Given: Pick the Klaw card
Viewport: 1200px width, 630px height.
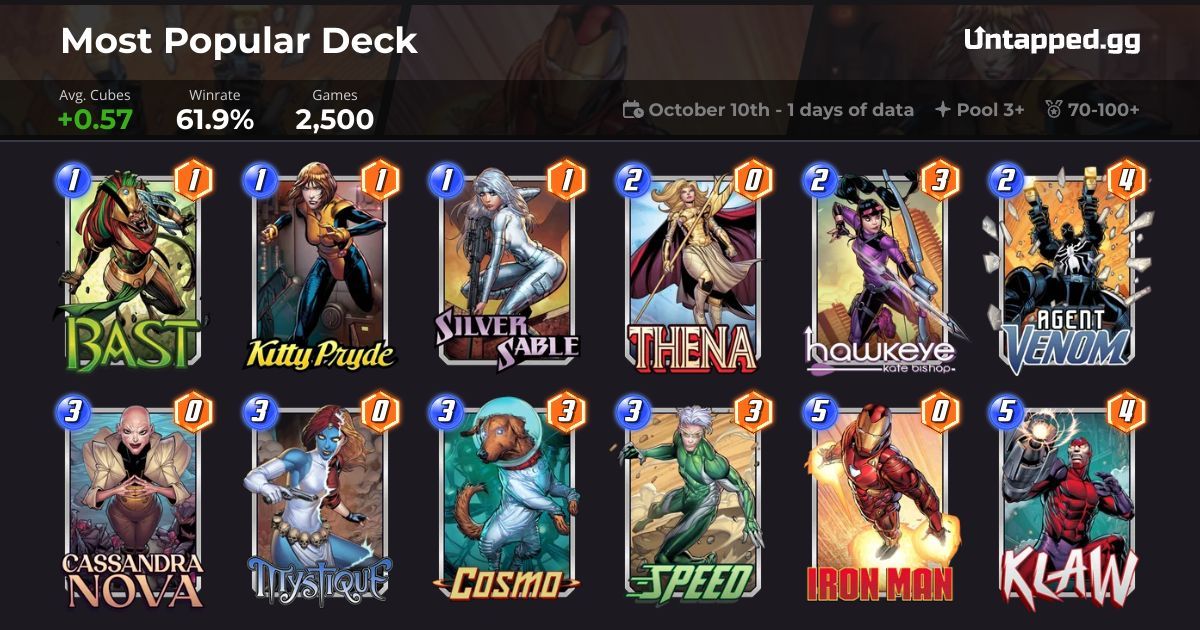Looking at the screenshot, I should point(1068,505).
